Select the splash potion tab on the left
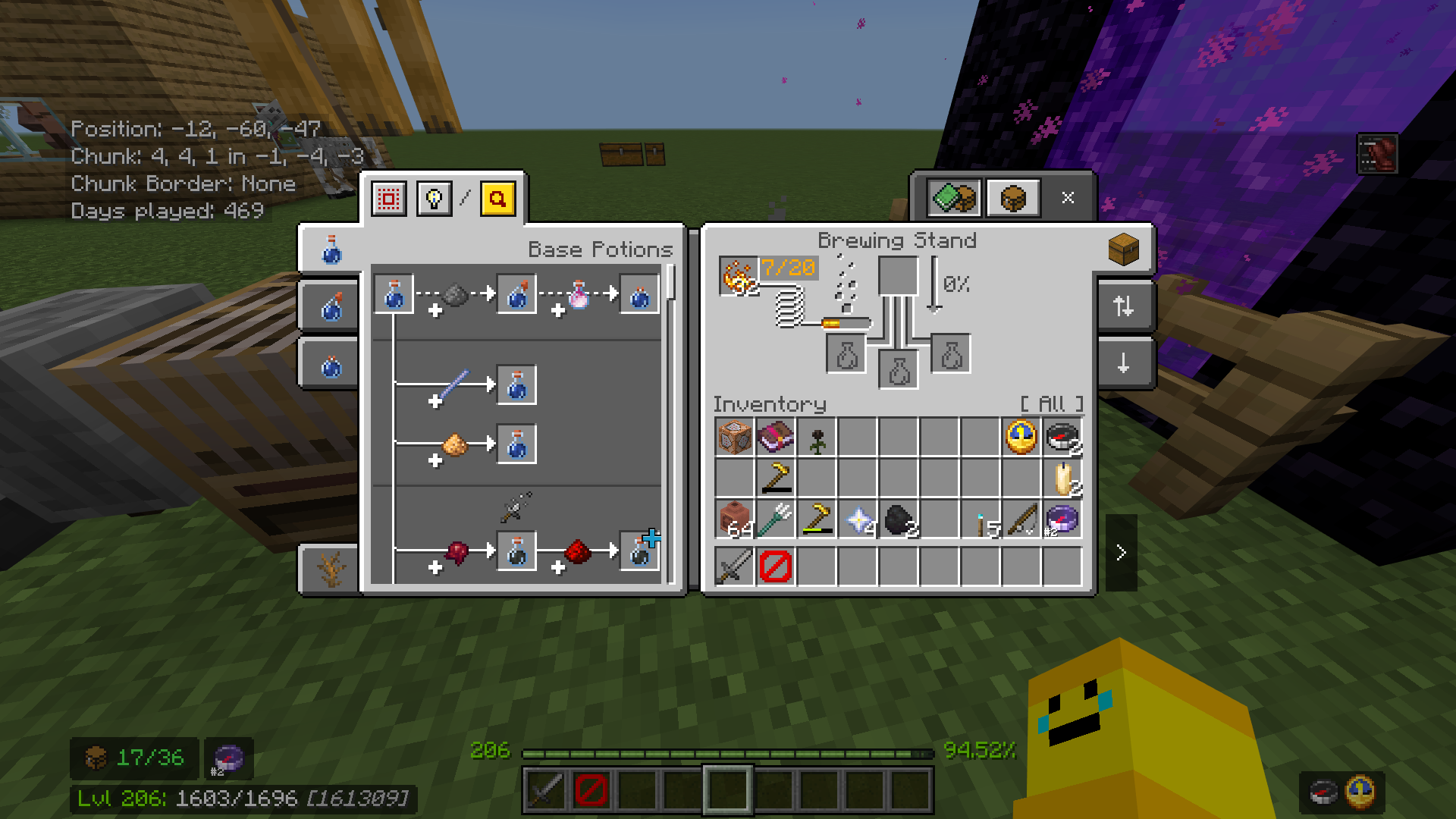Viewport: 1456px width, 819px height. 329,307
